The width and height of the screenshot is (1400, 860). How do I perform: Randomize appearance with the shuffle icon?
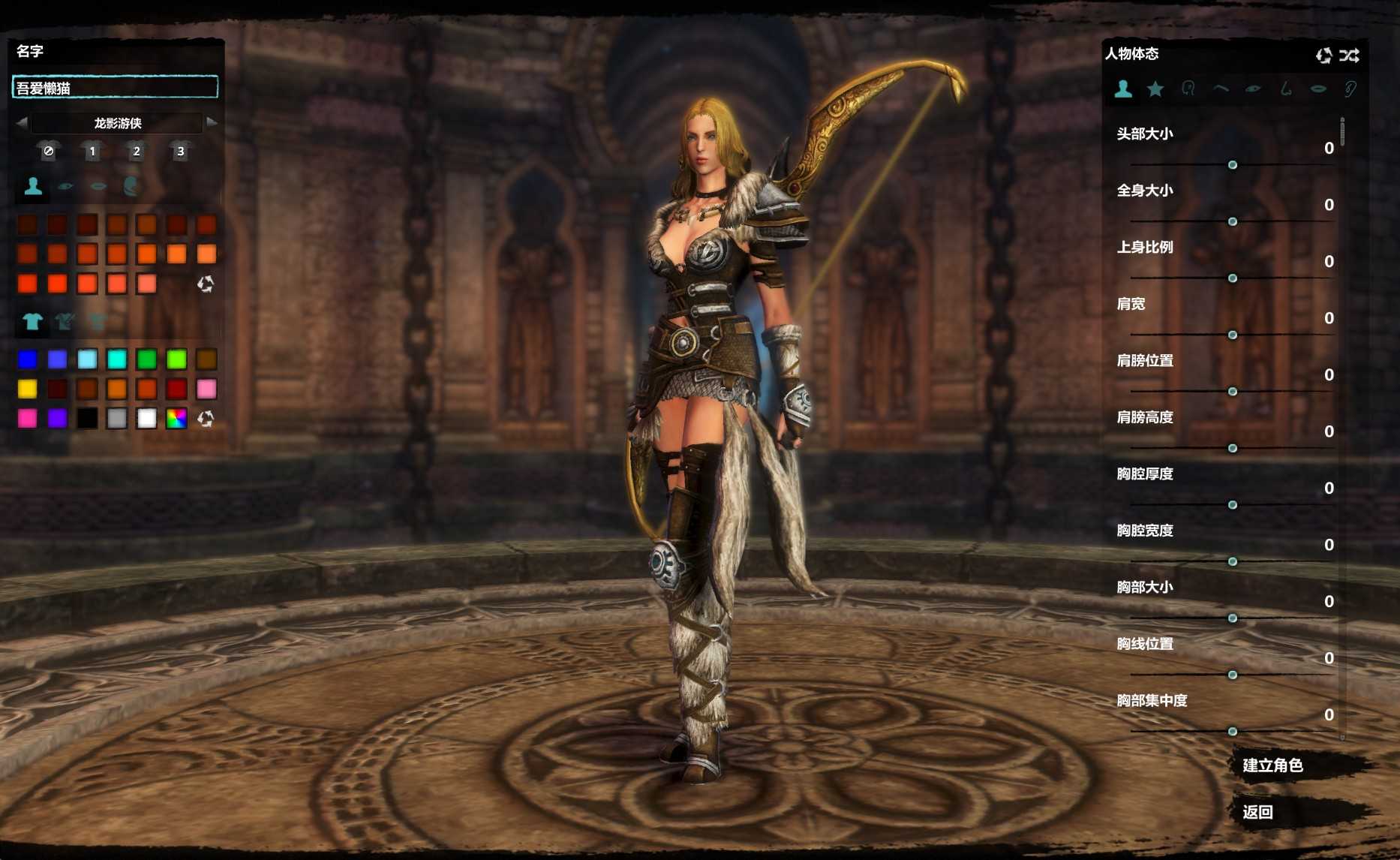click(1350, 55)
